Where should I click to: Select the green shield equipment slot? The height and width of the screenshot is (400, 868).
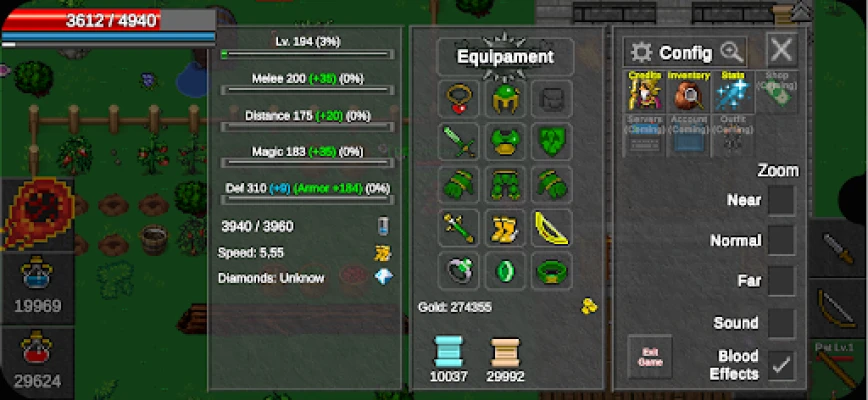coord(552,142)
